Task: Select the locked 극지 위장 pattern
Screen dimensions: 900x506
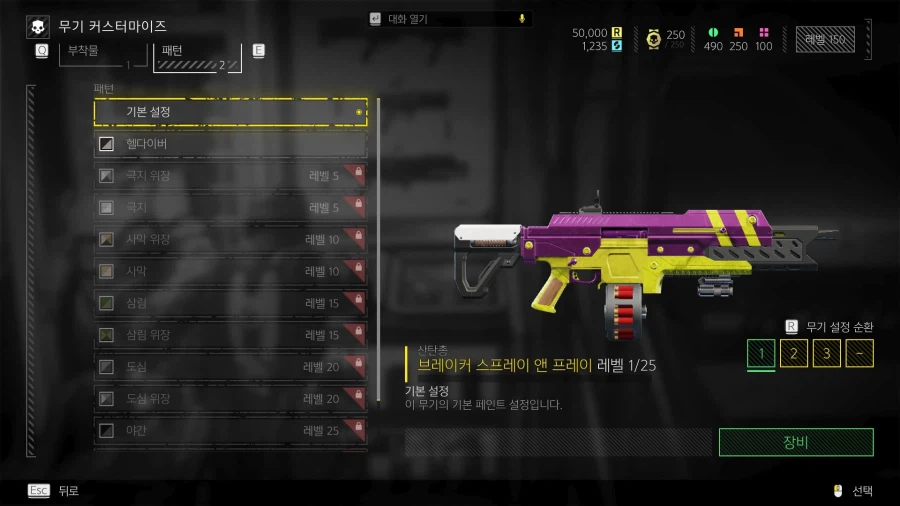Action: (230, 177)
